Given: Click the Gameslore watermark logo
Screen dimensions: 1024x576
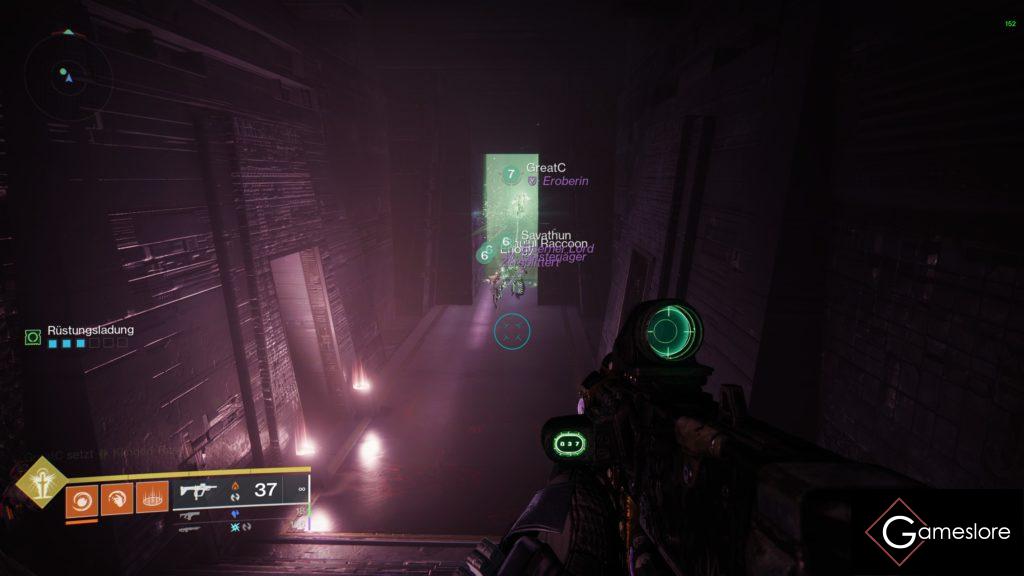Looking at the screenshot, I should point(937,532).
